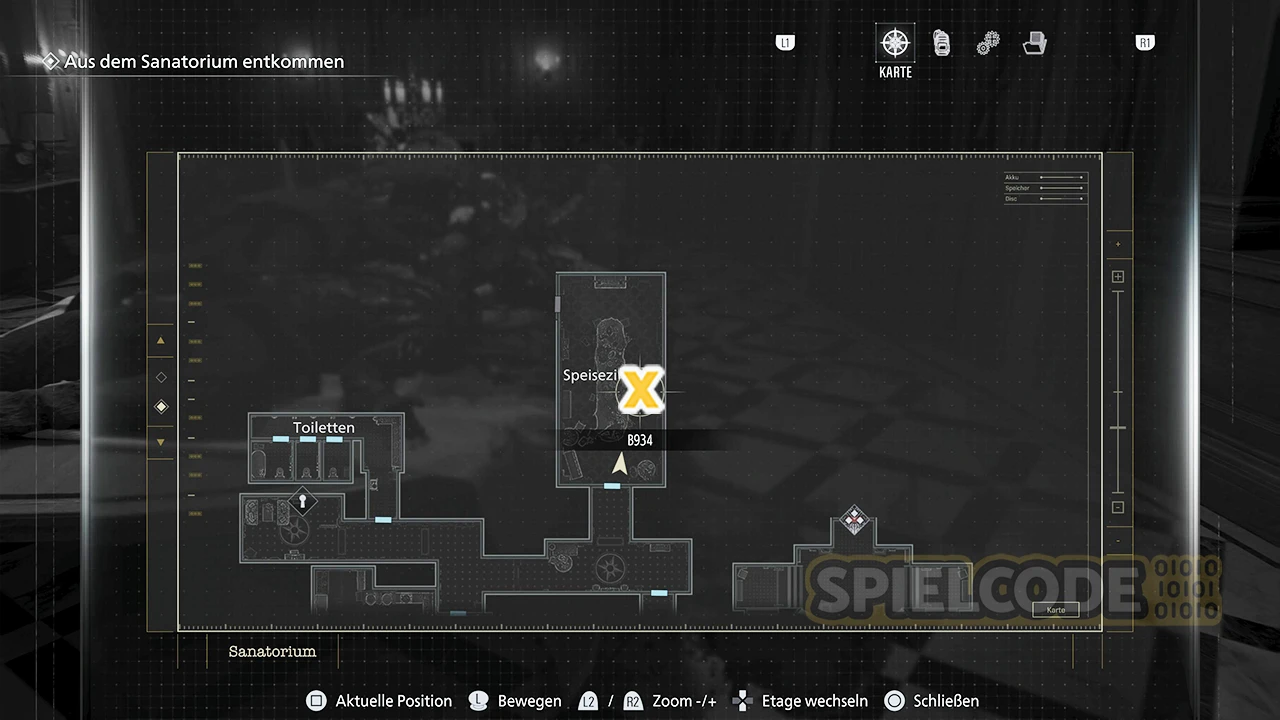The image size is (1280, 720).
Task: Zoom in with the map plus button
Action: click(1118, 277)
